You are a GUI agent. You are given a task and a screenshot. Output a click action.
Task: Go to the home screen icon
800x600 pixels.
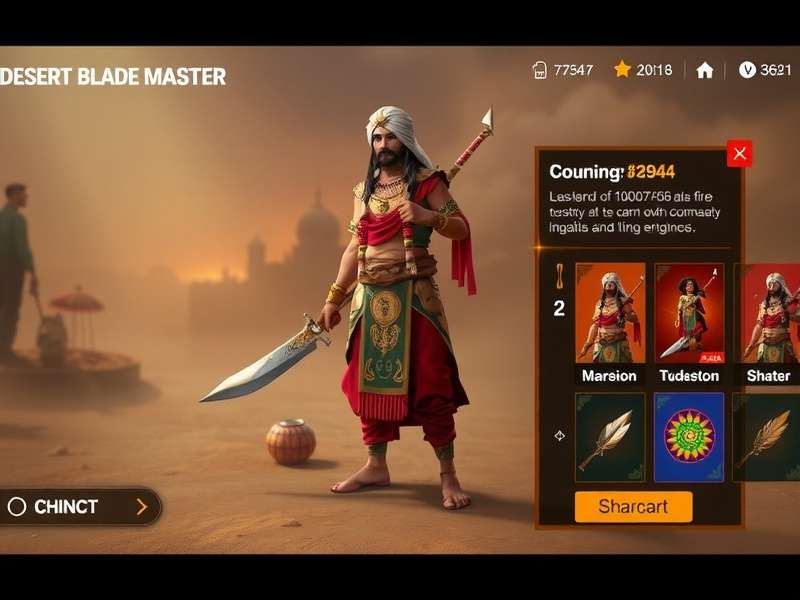(705, 70)
